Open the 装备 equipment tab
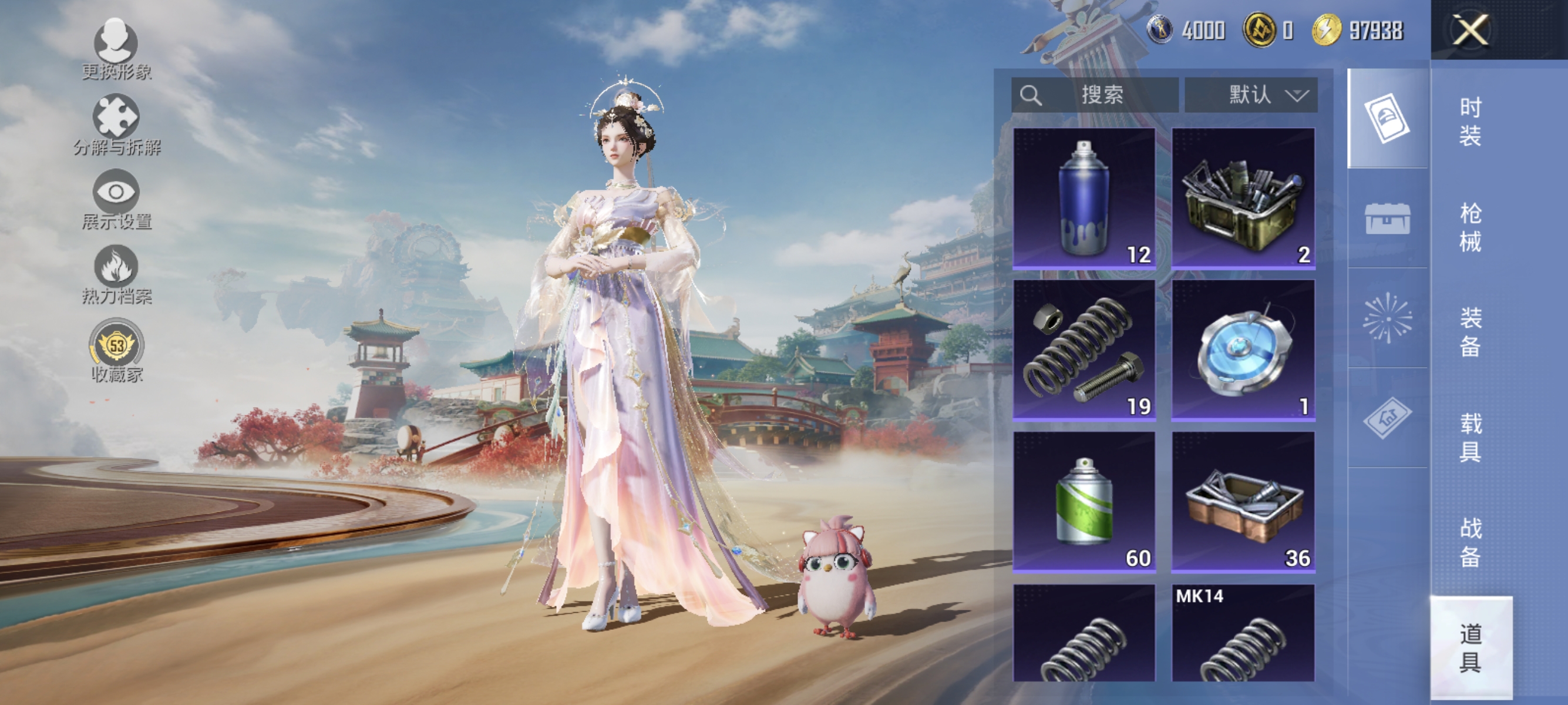1568x705 pixels. (1471, 333)
